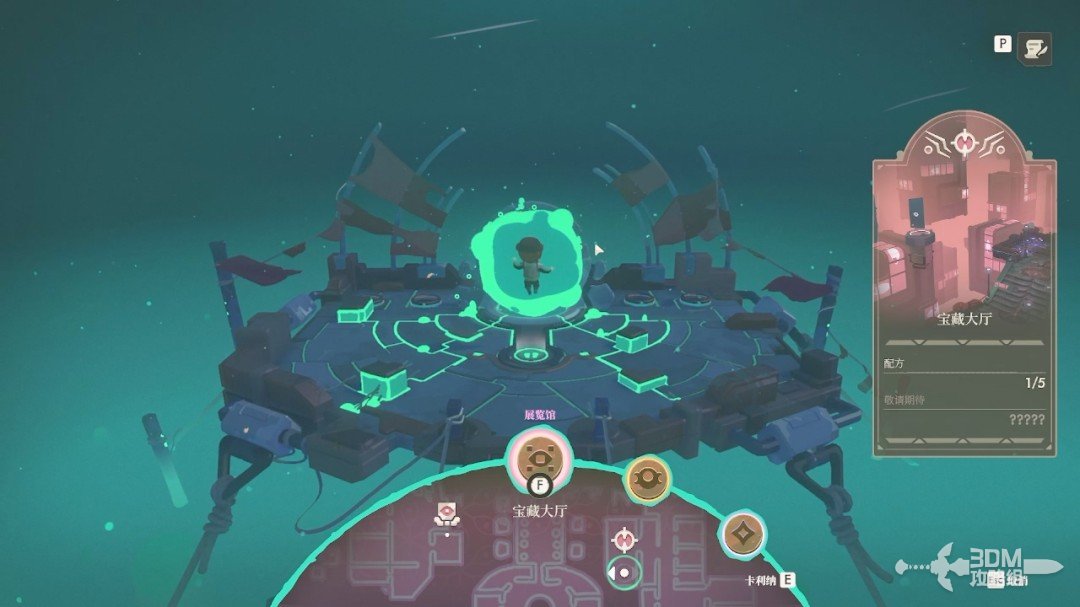
Task: Click the eye-emblem marker on the map
Action: [x=448, y=514]
